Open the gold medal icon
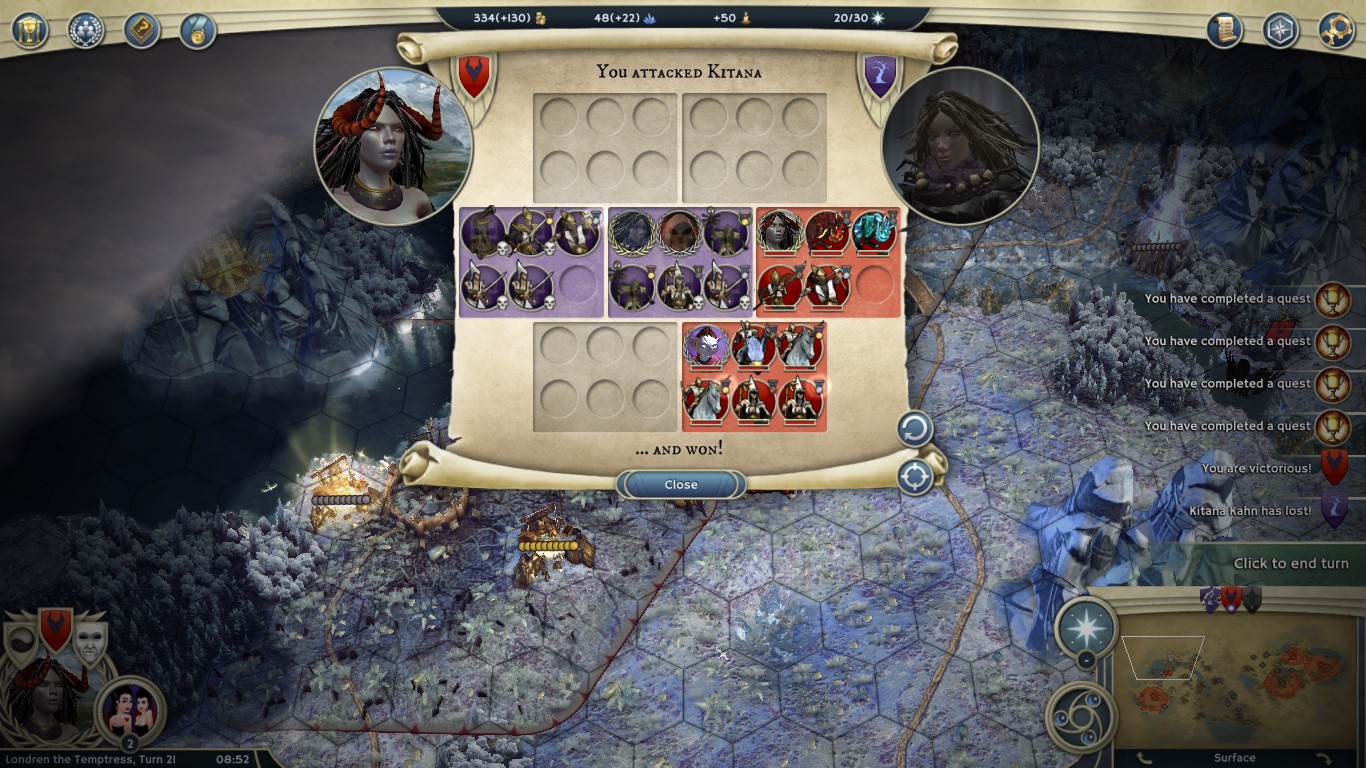Image resolution: width=1366 pixels, height=768 pixels. 198,30
